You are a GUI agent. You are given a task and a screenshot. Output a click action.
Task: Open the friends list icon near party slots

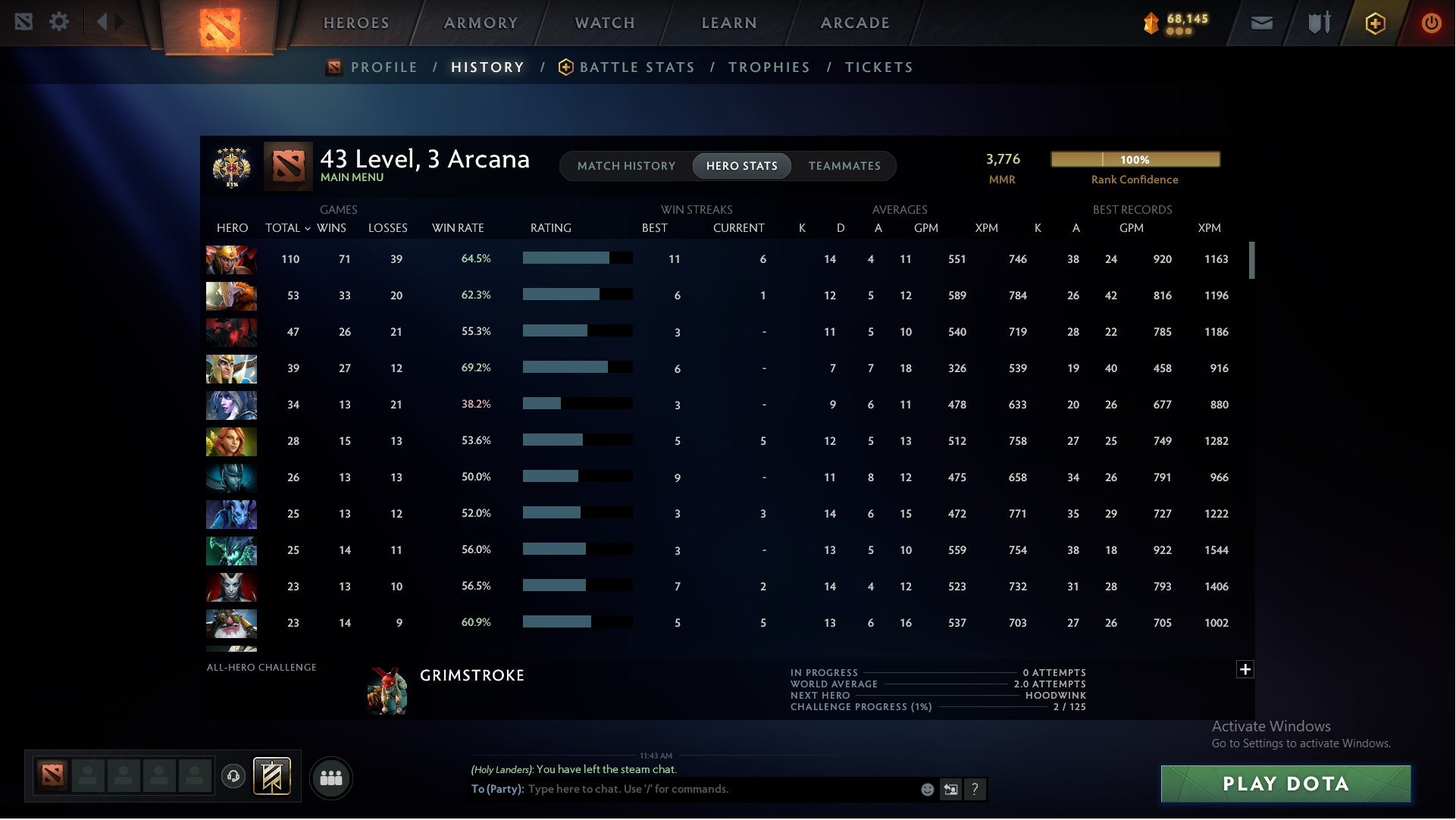pos(331,778)
